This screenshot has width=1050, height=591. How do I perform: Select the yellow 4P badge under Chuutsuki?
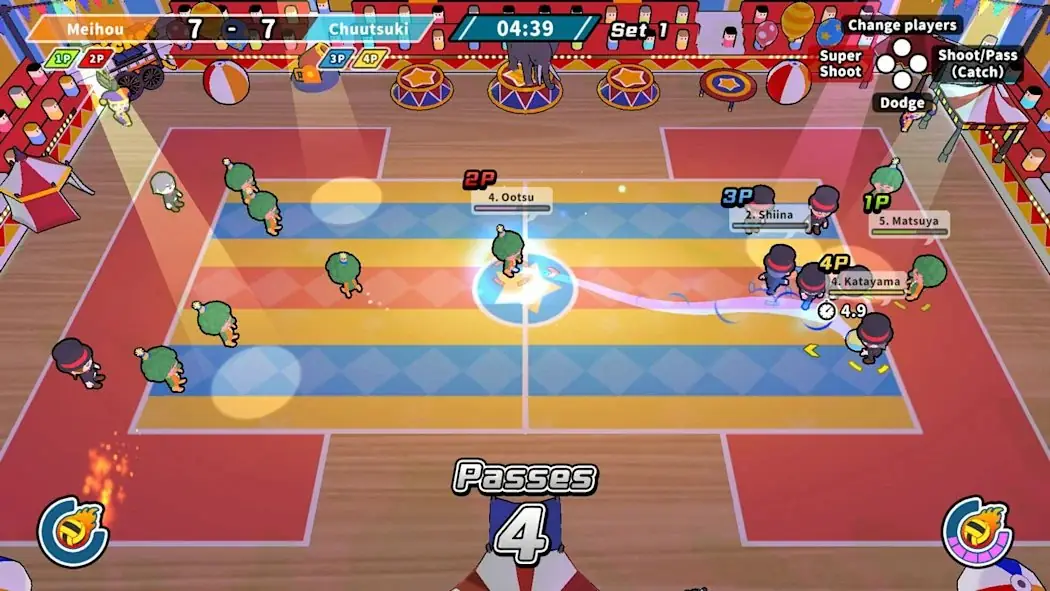tap(371, 58)
